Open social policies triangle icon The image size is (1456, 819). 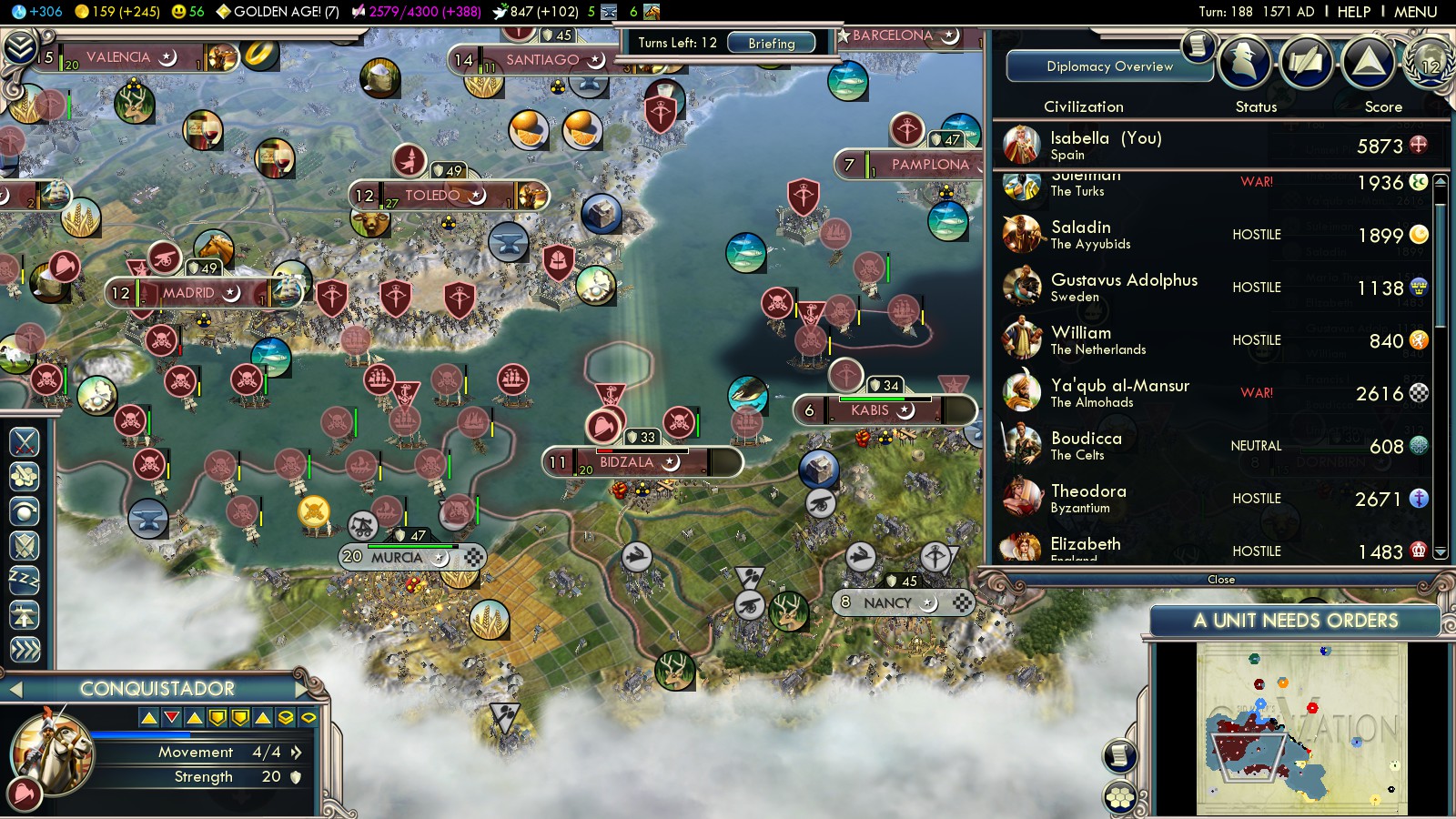(1368, 63)
